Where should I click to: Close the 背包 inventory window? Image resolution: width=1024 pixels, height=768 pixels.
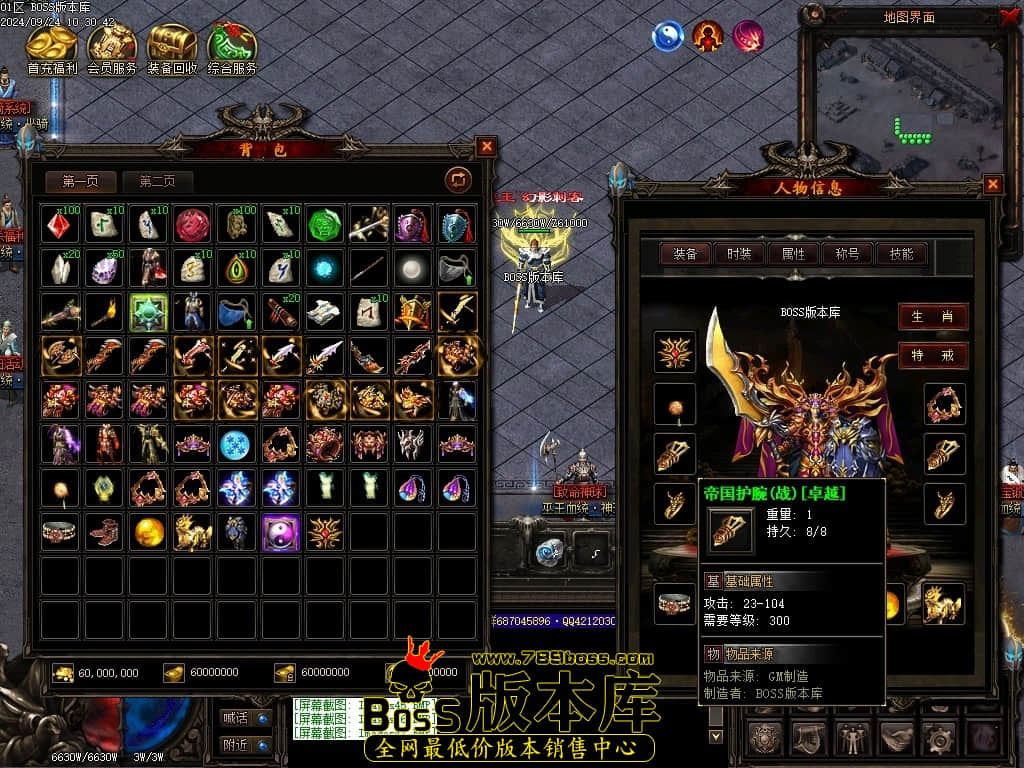[x=486, y=146]
